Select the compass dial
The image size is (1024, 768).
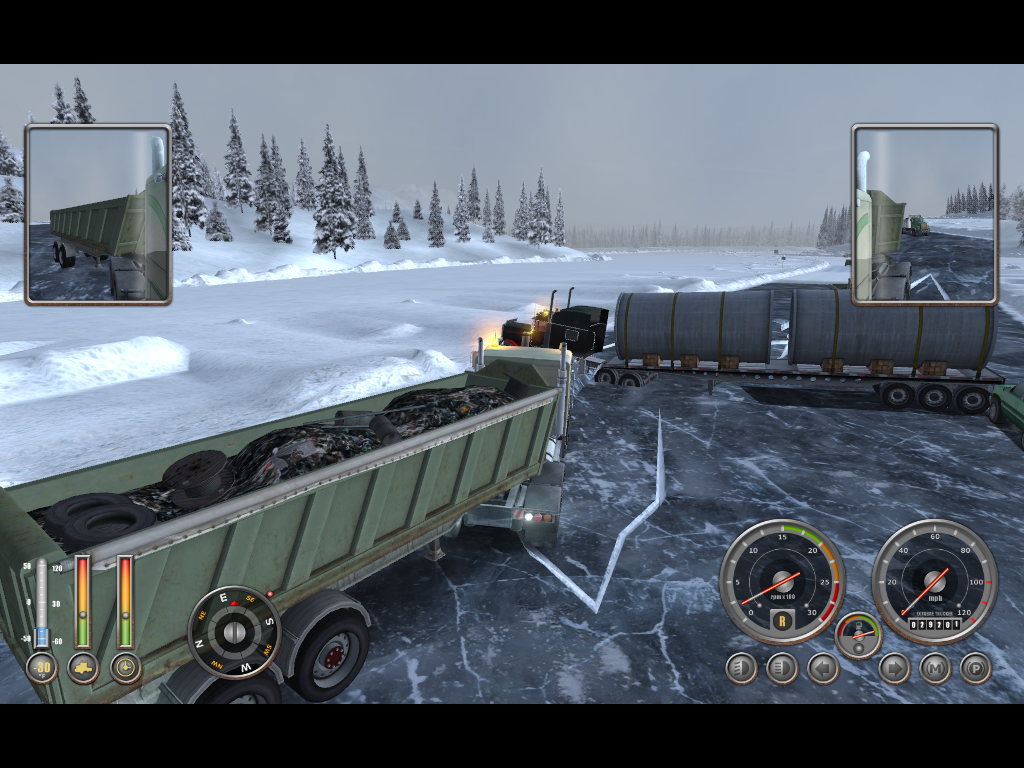click(234, 632)
